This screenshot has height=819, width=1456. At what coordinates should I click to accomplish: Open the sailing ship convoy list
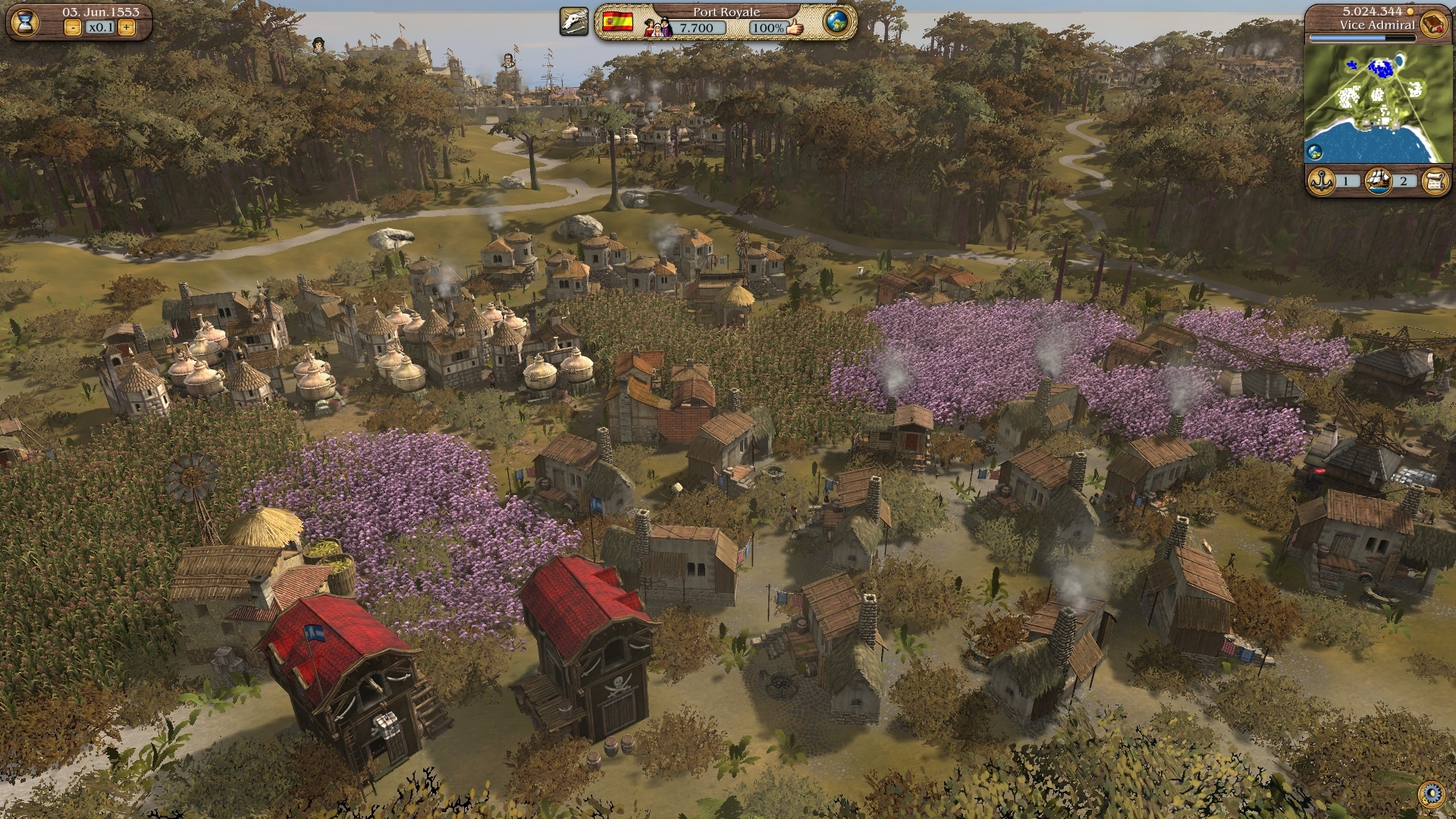coord(1377,181)
